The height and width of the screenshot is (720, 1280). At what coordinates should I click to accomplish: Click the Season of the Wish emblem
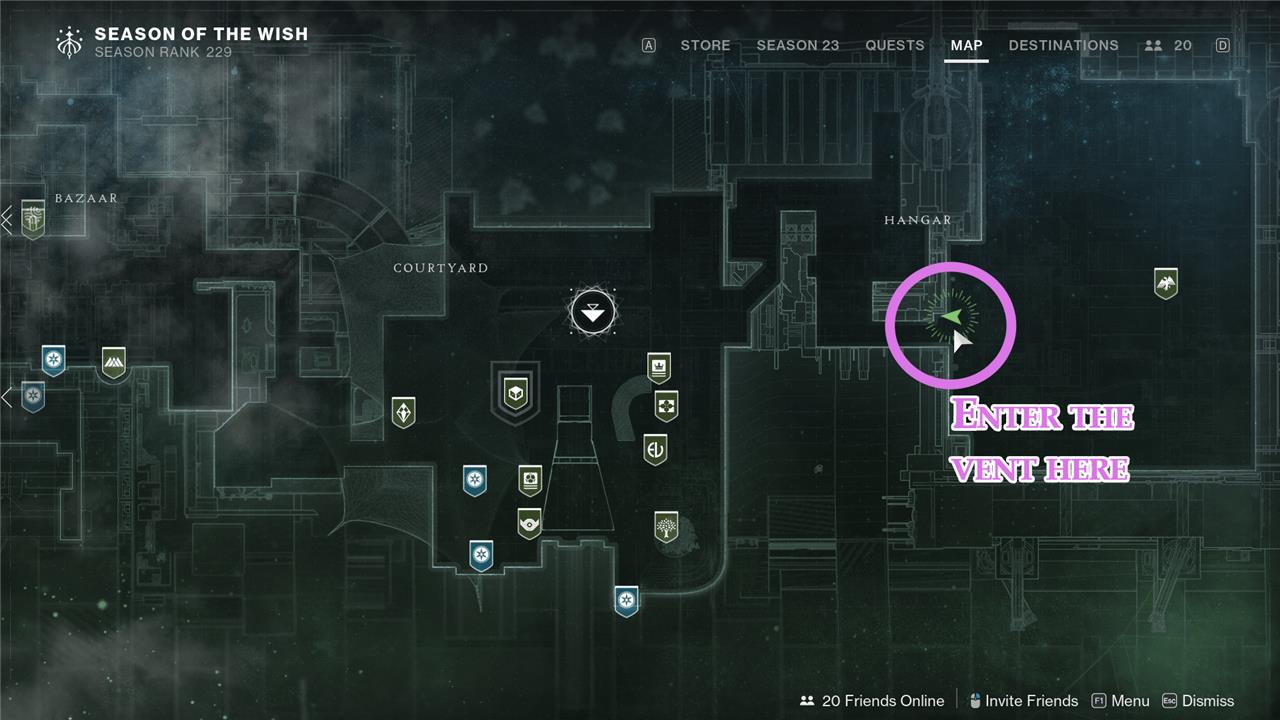pyautogui.click(x=71, y=41)
